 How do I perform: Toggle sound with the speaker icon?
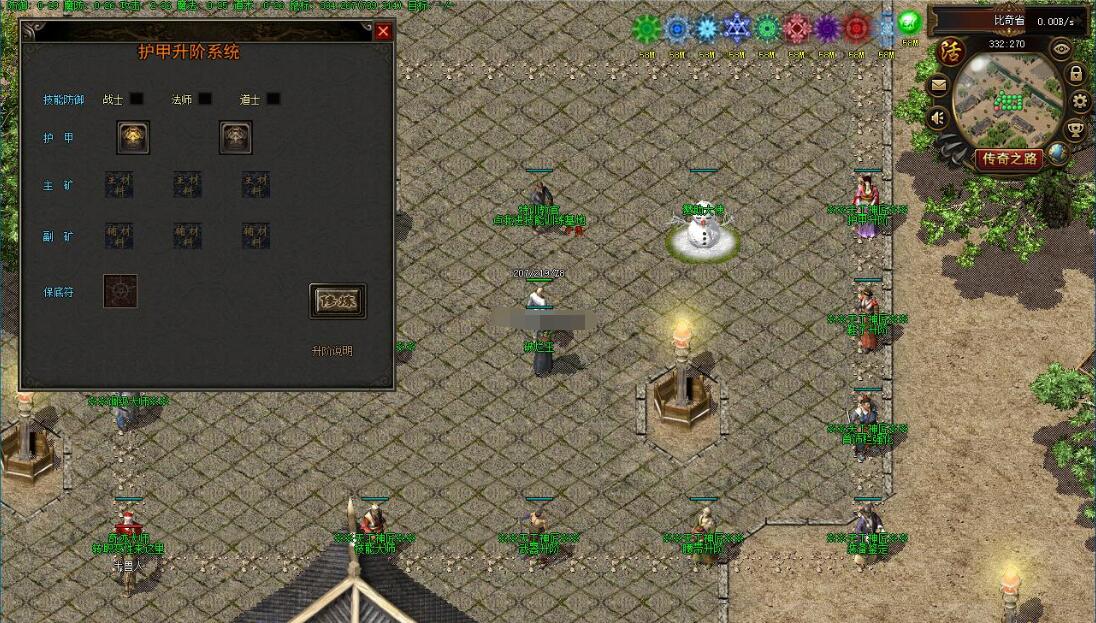coord(938,119)
